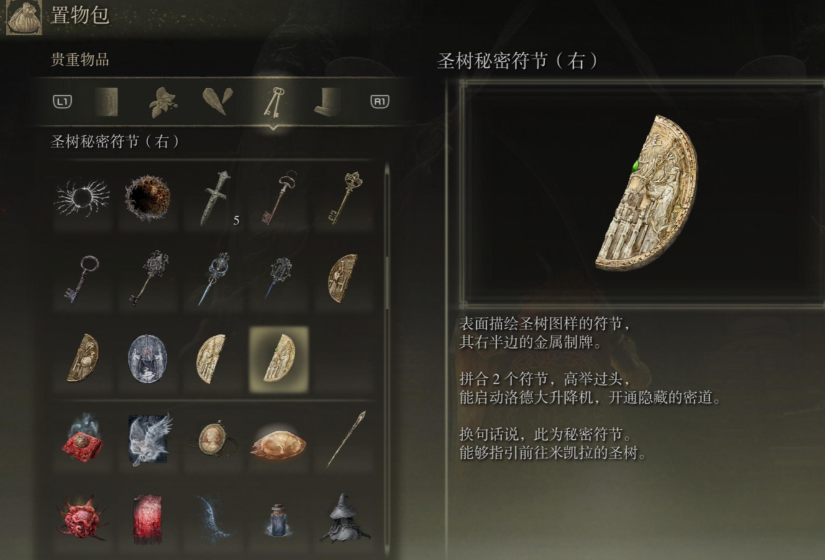Select the long golden needle item

click(x=343, y=438)
